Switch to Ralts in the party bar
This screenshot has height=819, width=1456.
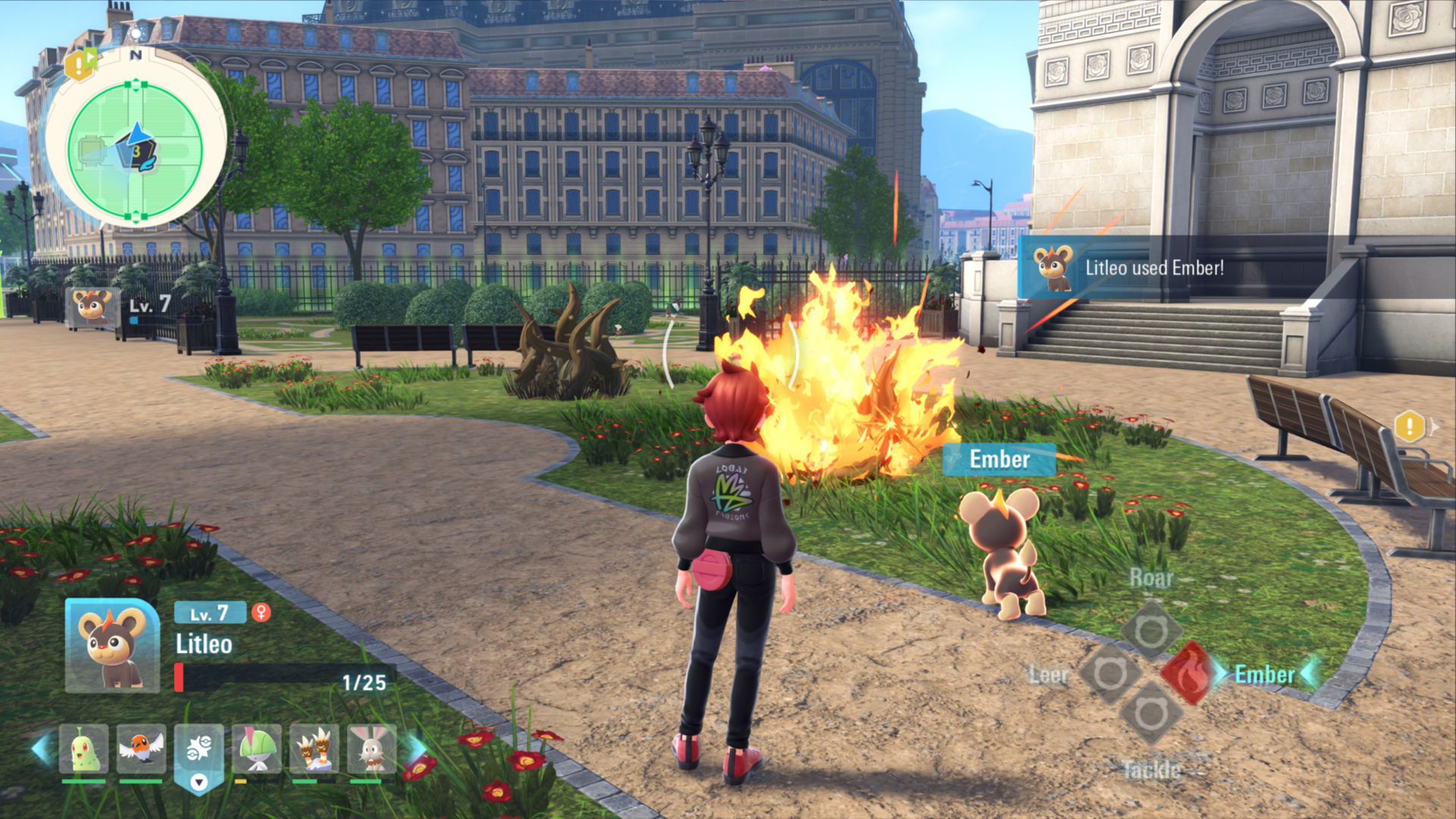click(256, 749)
